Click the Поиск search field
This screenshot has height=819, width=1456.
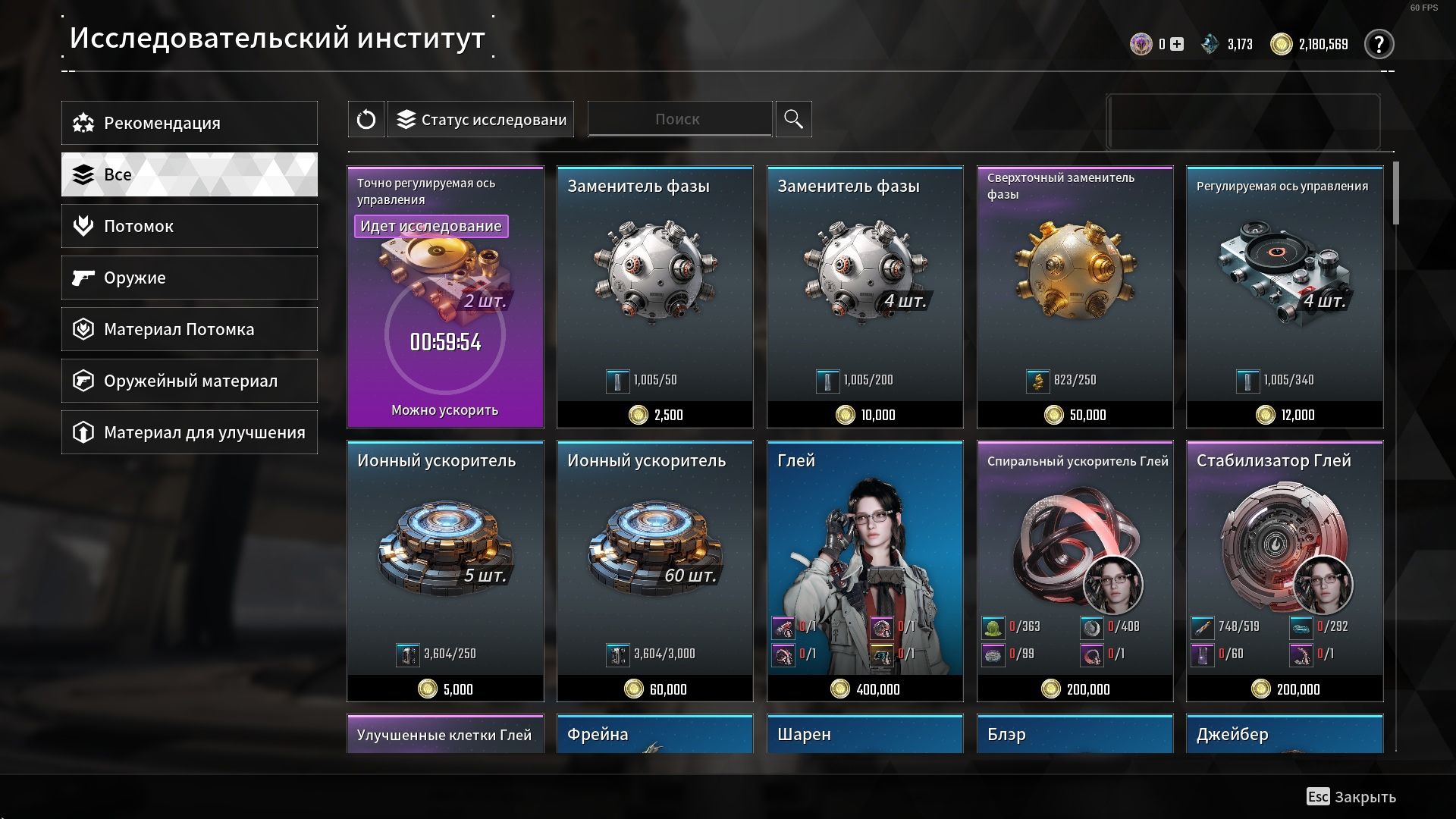pyautogui.click(x=679, y=119)
